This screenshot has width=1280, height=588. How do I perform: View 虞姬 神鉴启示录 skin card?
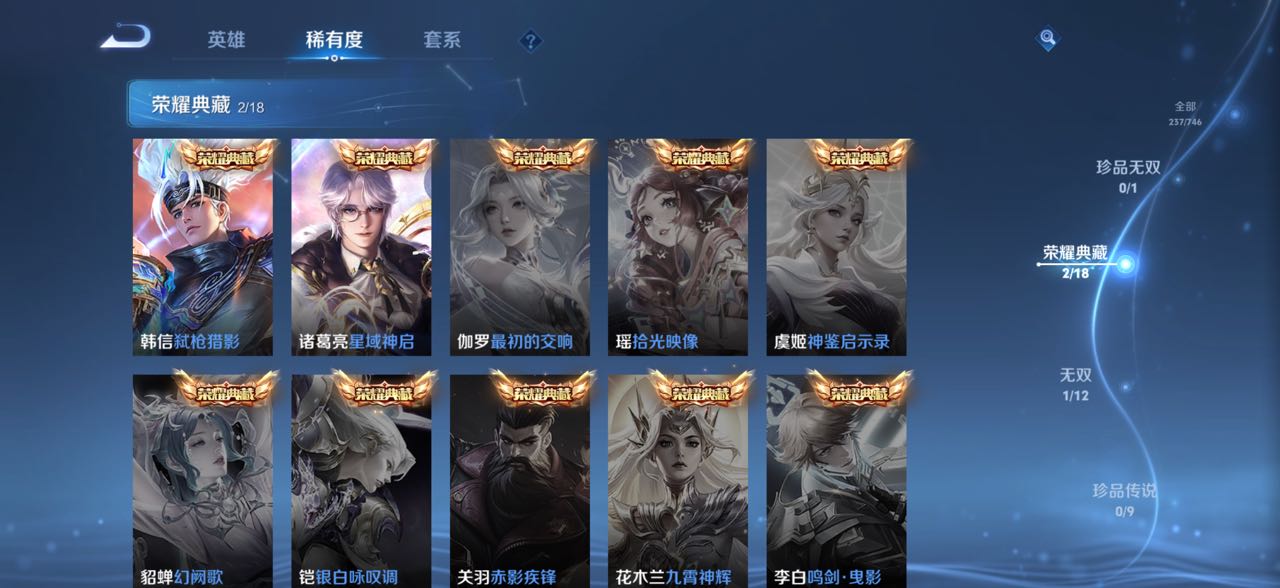coord(837,248)
